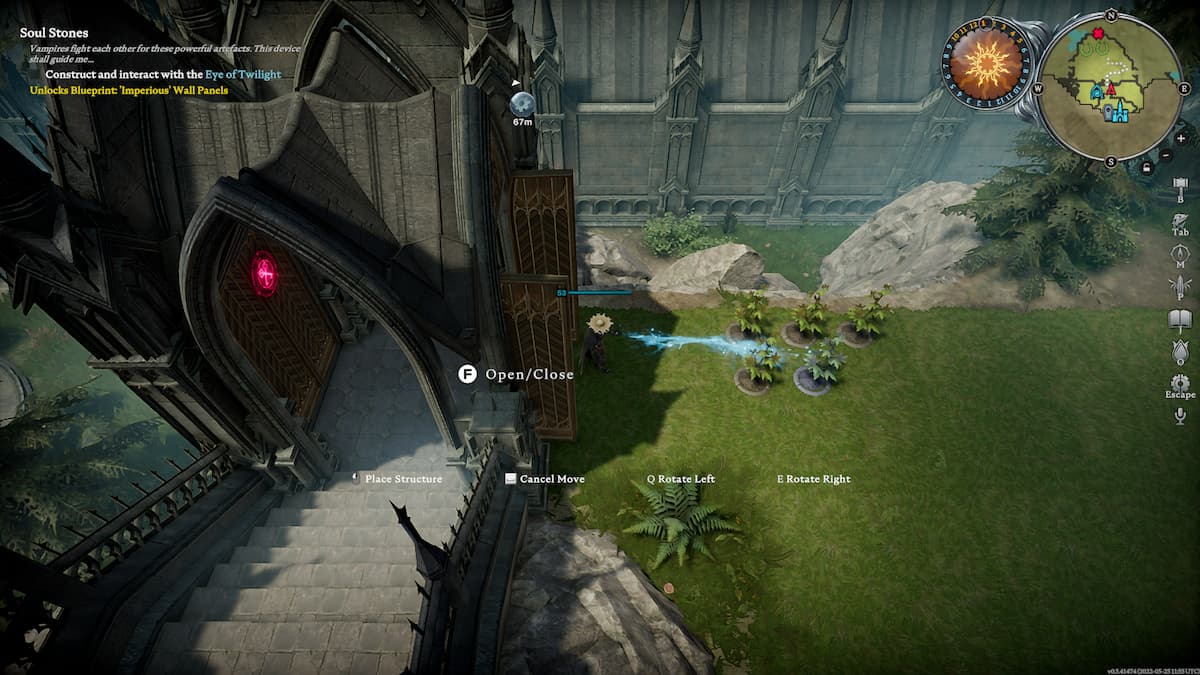
Task: Open the world map compass icon
Action: click(x=1180, y=254)
